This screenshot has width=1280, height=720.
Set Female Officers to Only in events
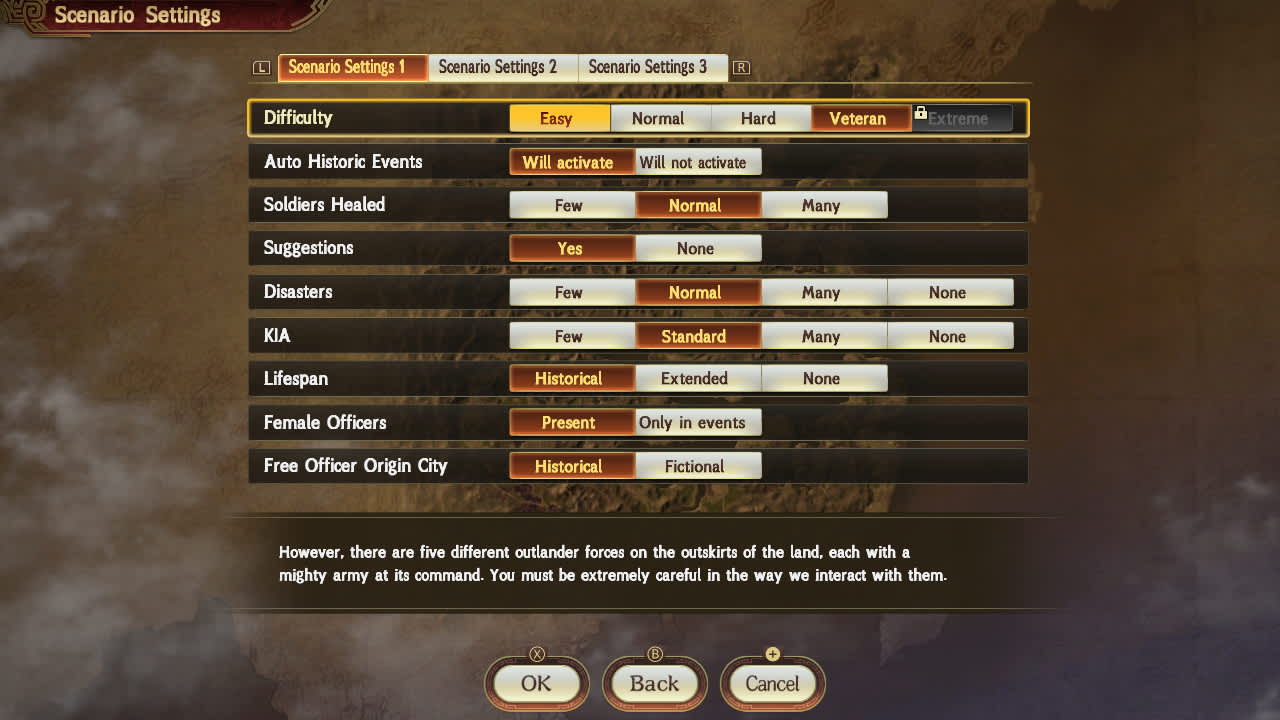coord(697,422)
